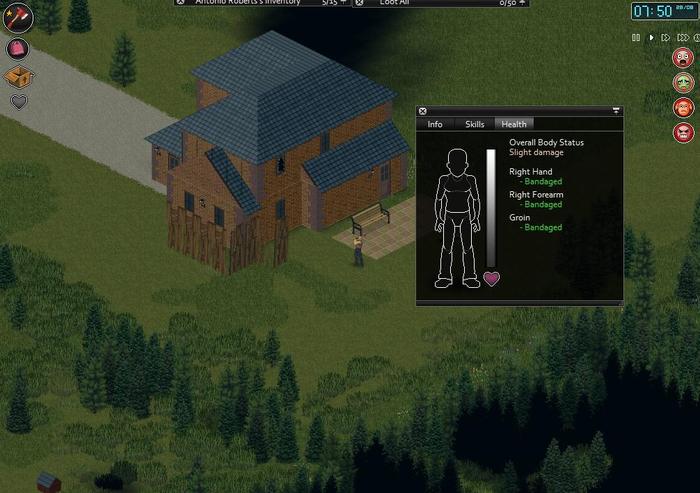Switch to the Info tab
The width and height of the screenshot is (700, 493).
pos(435,124)
